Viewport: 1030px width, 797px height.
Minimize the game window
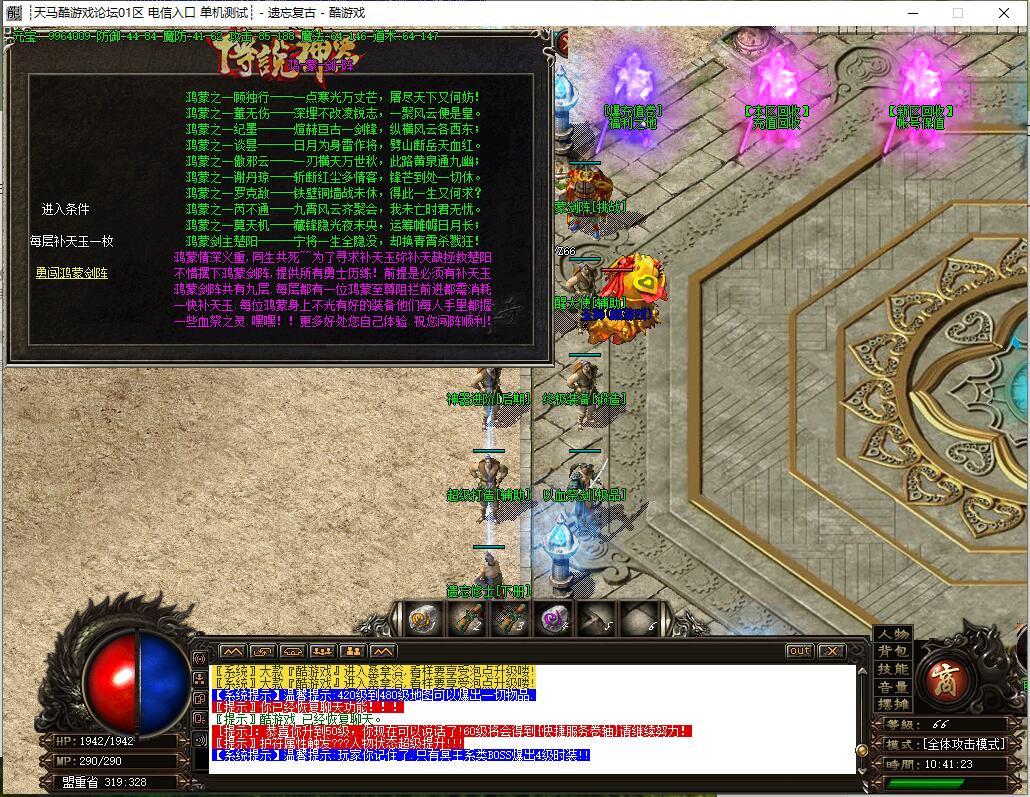pos(912,13)
